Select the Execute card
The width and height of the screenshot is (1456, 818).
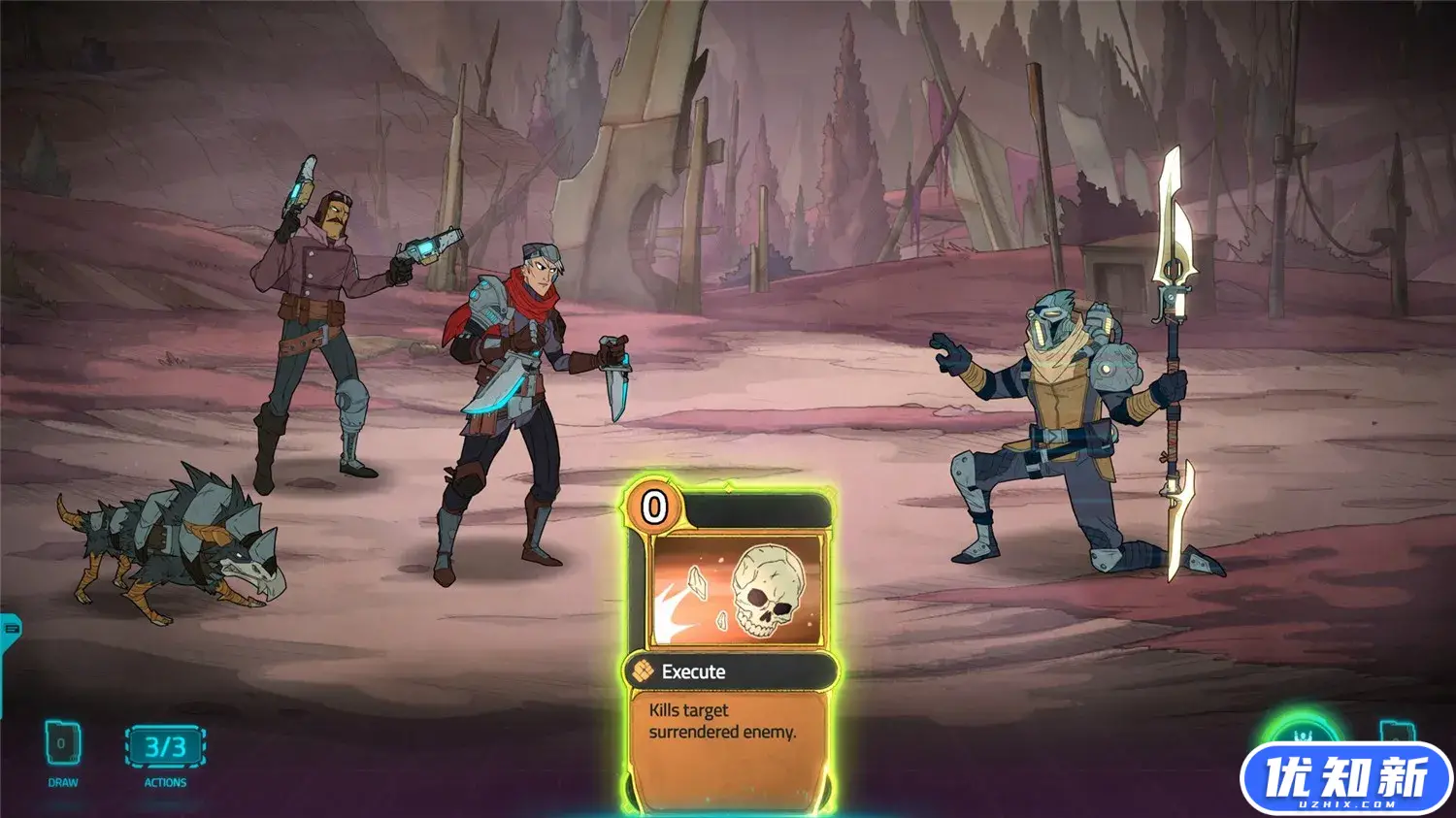tap(729, 645)
